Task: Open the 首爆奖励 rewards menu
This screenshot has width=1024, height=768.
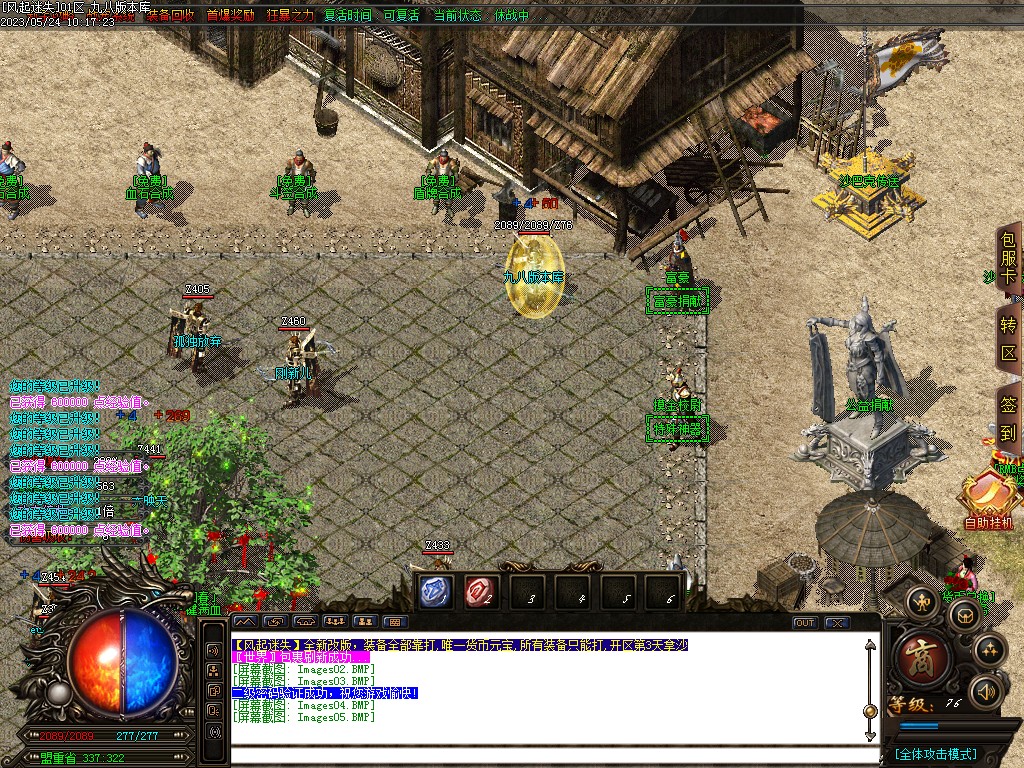Action: 230,15
